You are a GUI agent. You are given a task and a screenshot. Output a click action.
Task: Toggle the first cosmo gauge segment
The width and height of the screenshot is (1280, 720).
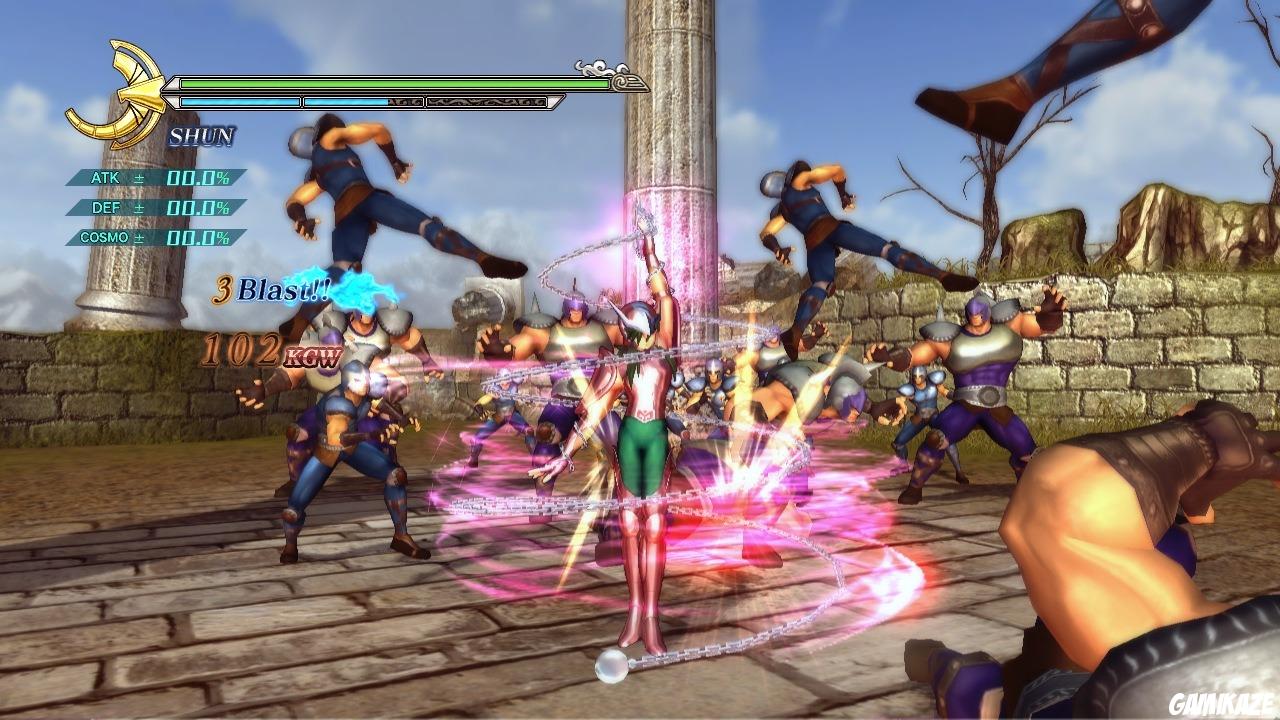240,101
